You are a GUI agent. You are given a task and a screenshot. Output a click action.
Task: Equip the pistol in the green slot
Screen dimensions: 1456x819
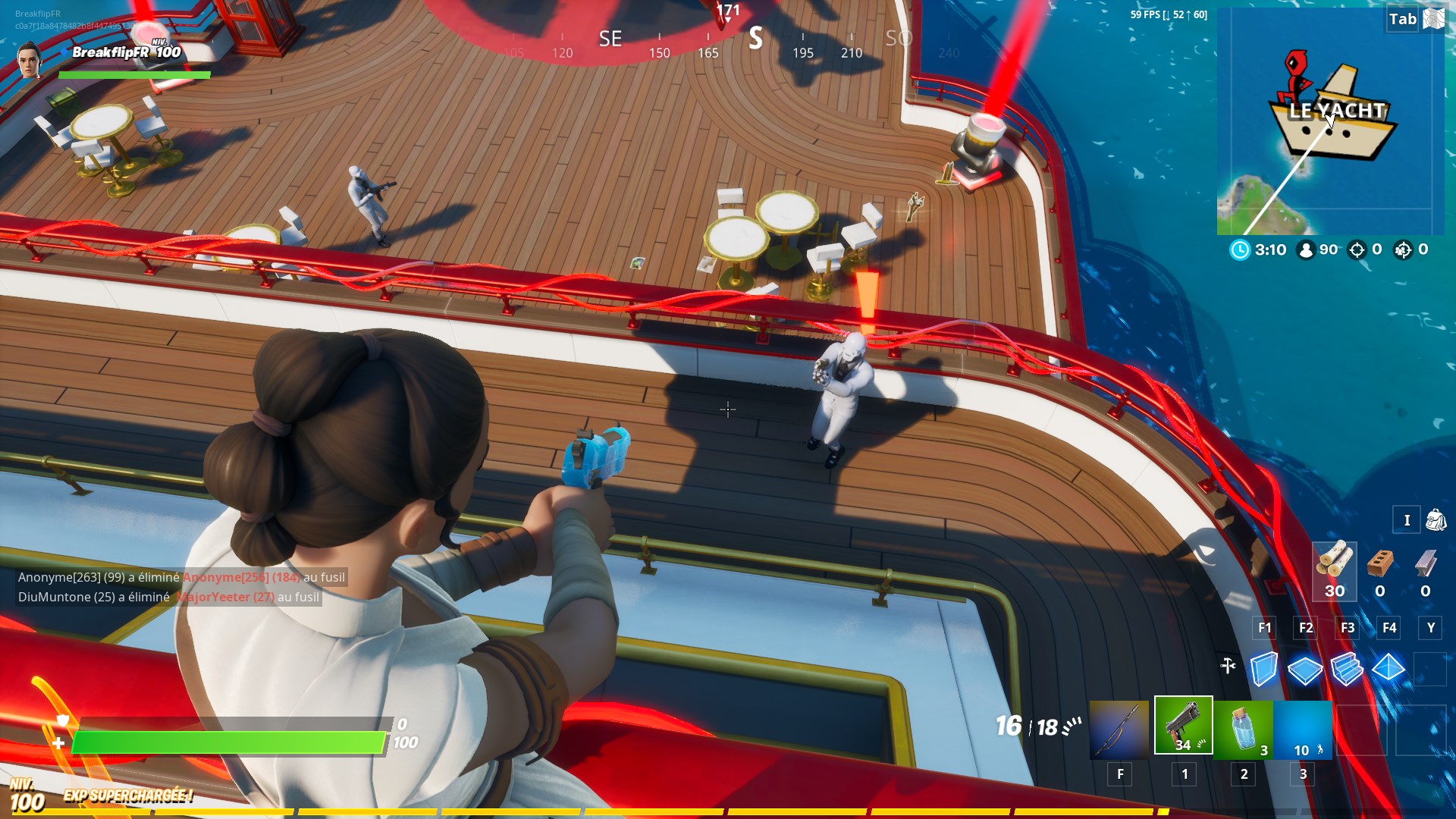1183,726
